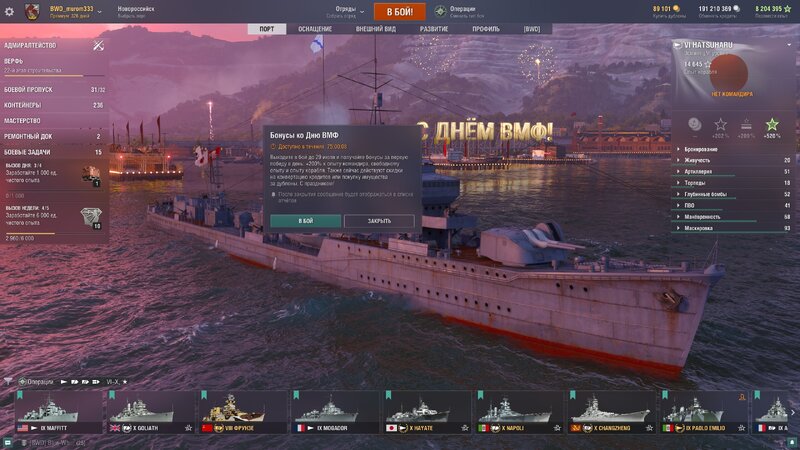Select the X Napoli ship card
Viewport: 800px width, 450px height.
tap(517, 411)
